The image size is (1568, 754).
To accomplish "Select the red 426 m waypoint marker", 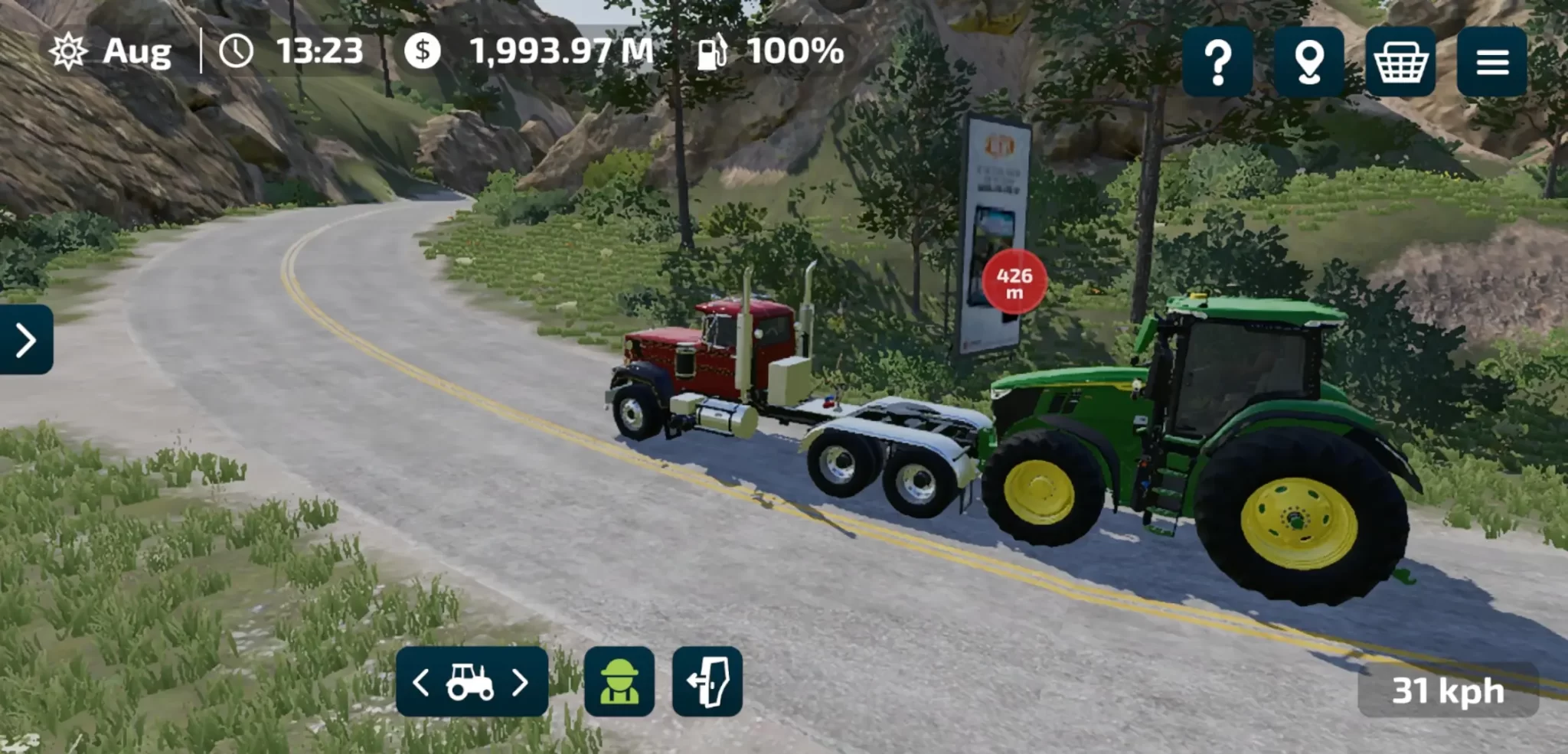I will pyautogui.click(x=1014, y=282).
